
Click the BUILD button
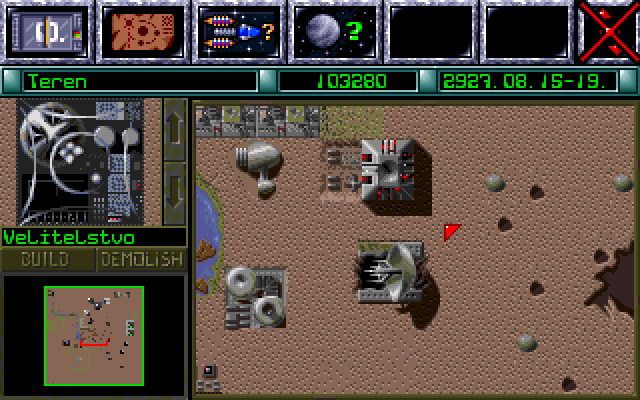[47, 260]
